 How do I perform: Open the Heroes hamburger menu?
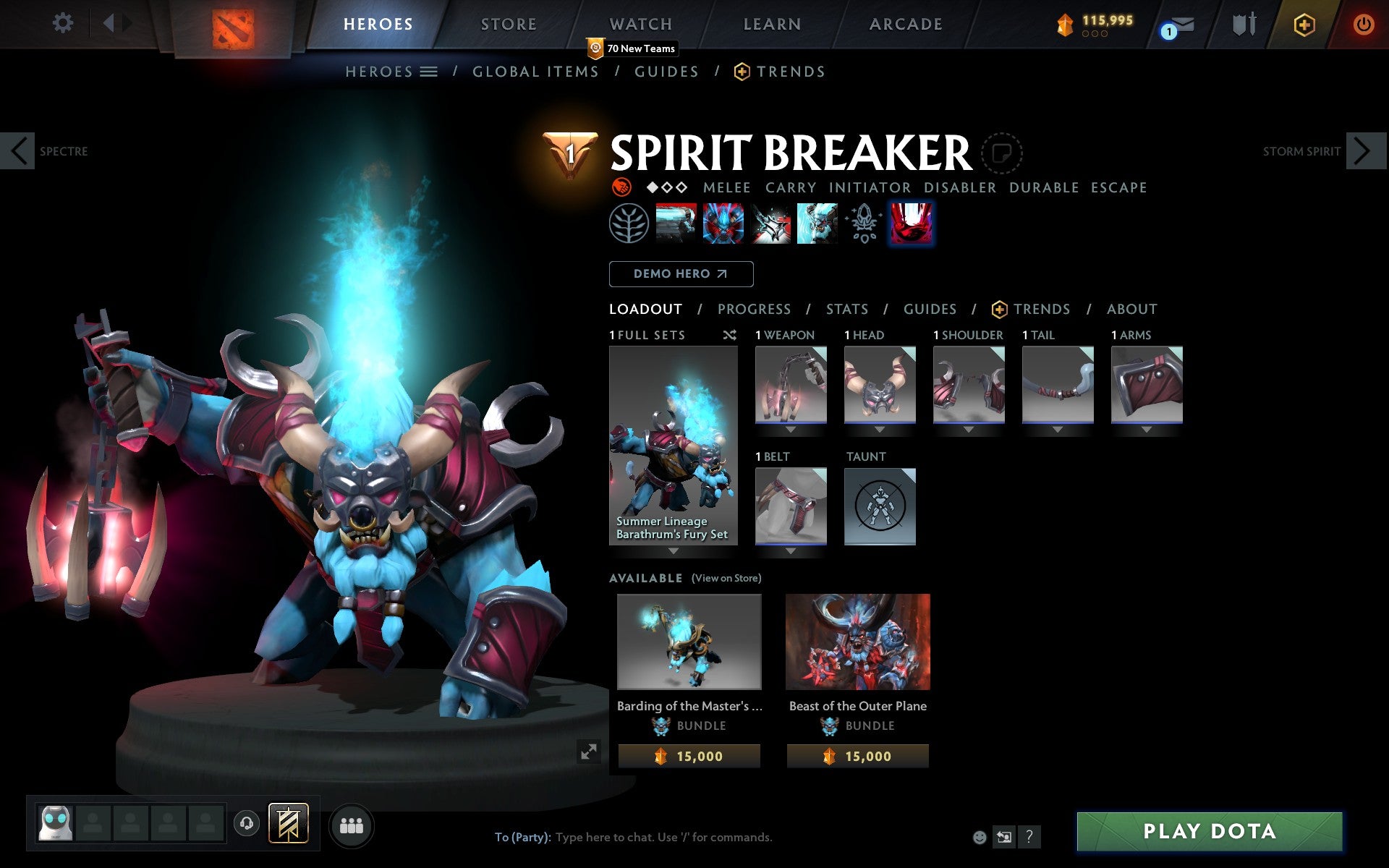428,72
